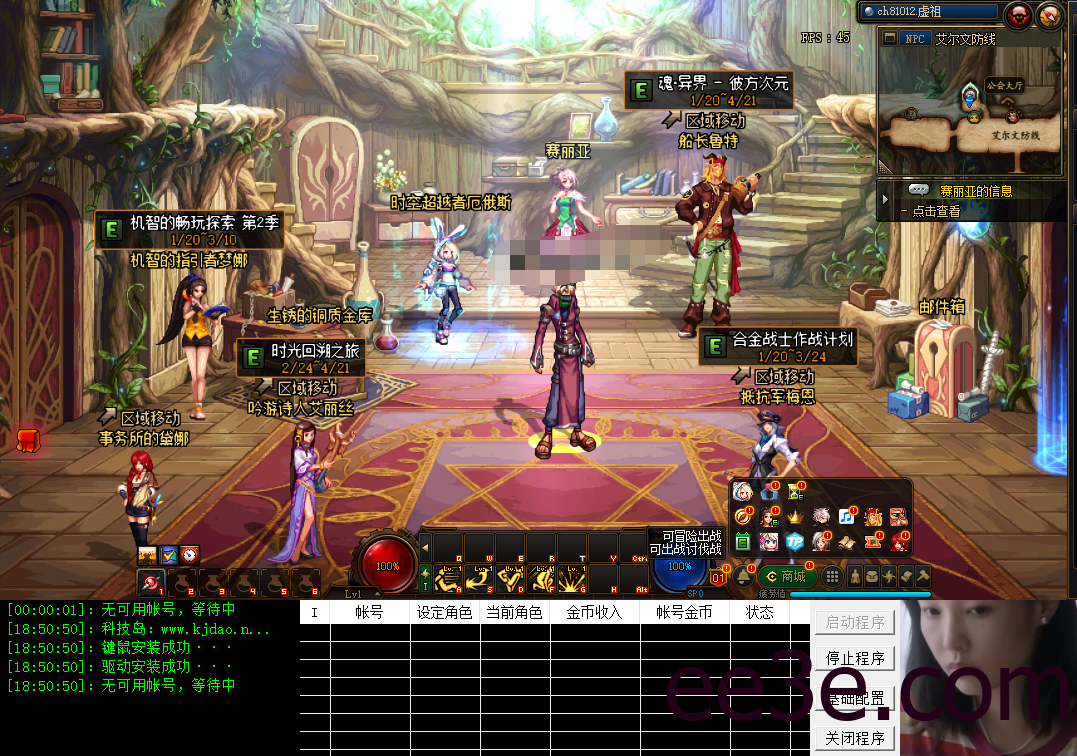Click the 停止程序 button

[855, 659]
